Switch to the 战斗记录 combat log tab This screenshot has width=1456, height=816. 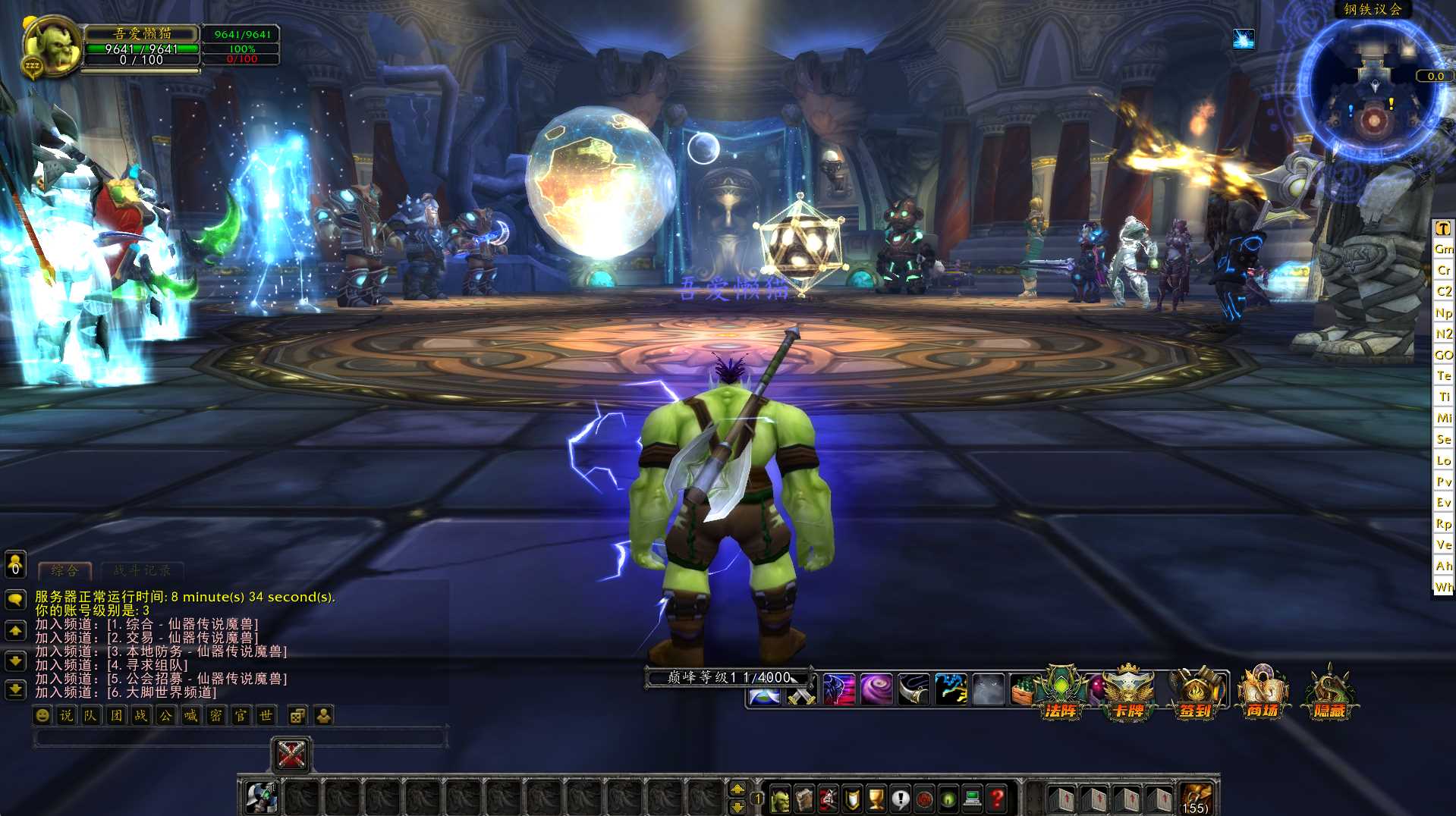coord(142,570)
